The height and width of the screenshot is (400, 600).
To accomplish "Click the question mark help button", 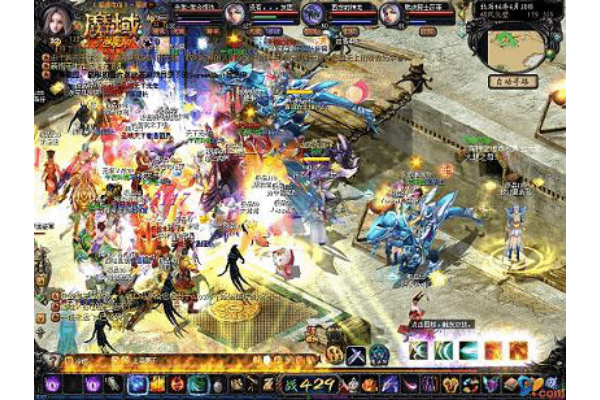I will 53,360.
